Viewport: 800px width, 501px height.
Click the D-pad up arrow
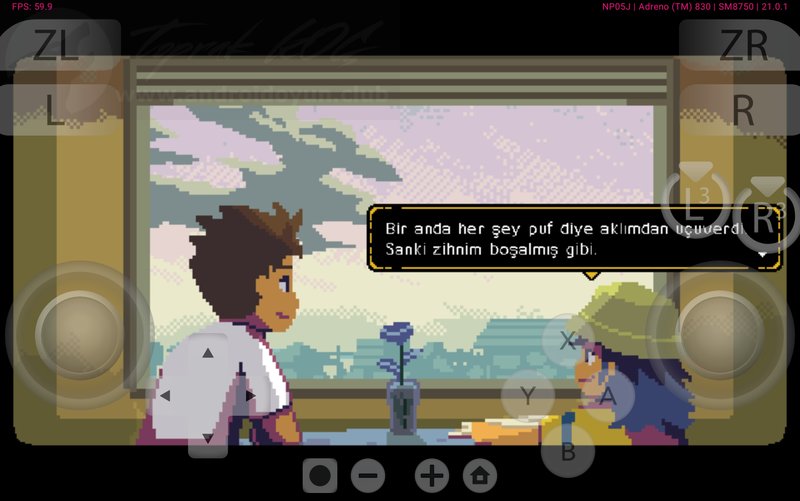tap(208, 353)
